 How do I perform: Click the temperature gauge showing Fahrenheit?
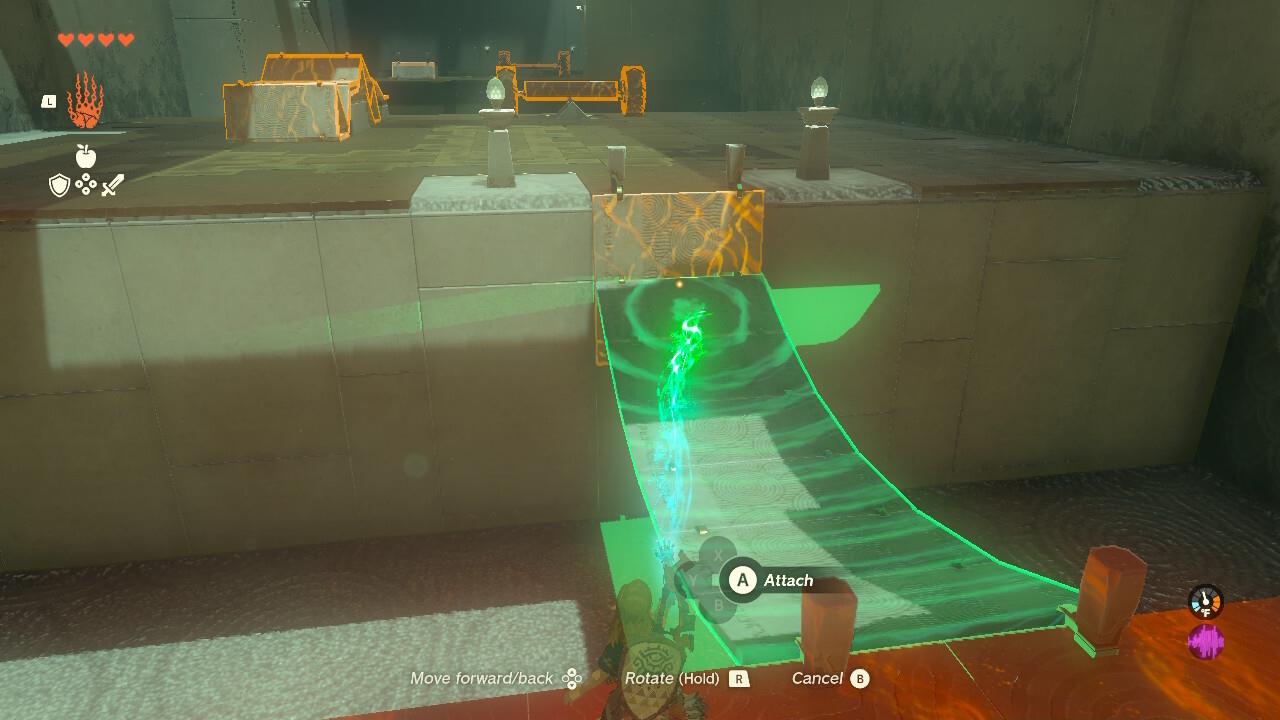pos(1204,600)
